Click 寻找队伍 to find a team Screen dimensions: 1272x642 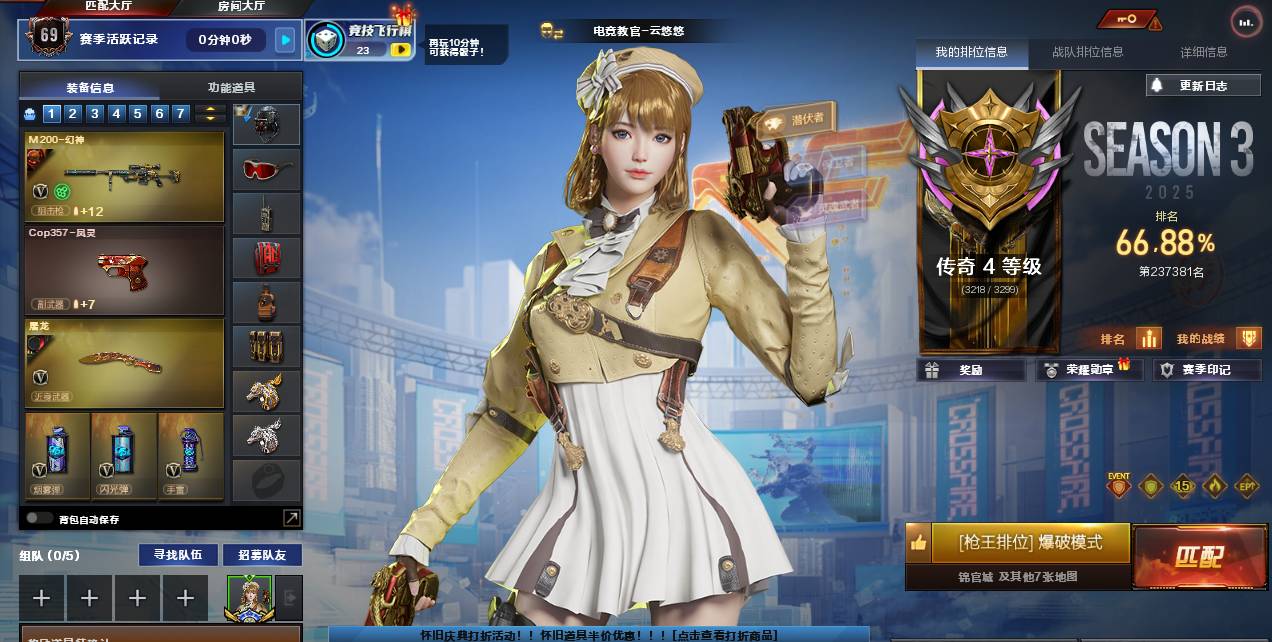coord(178,555)
